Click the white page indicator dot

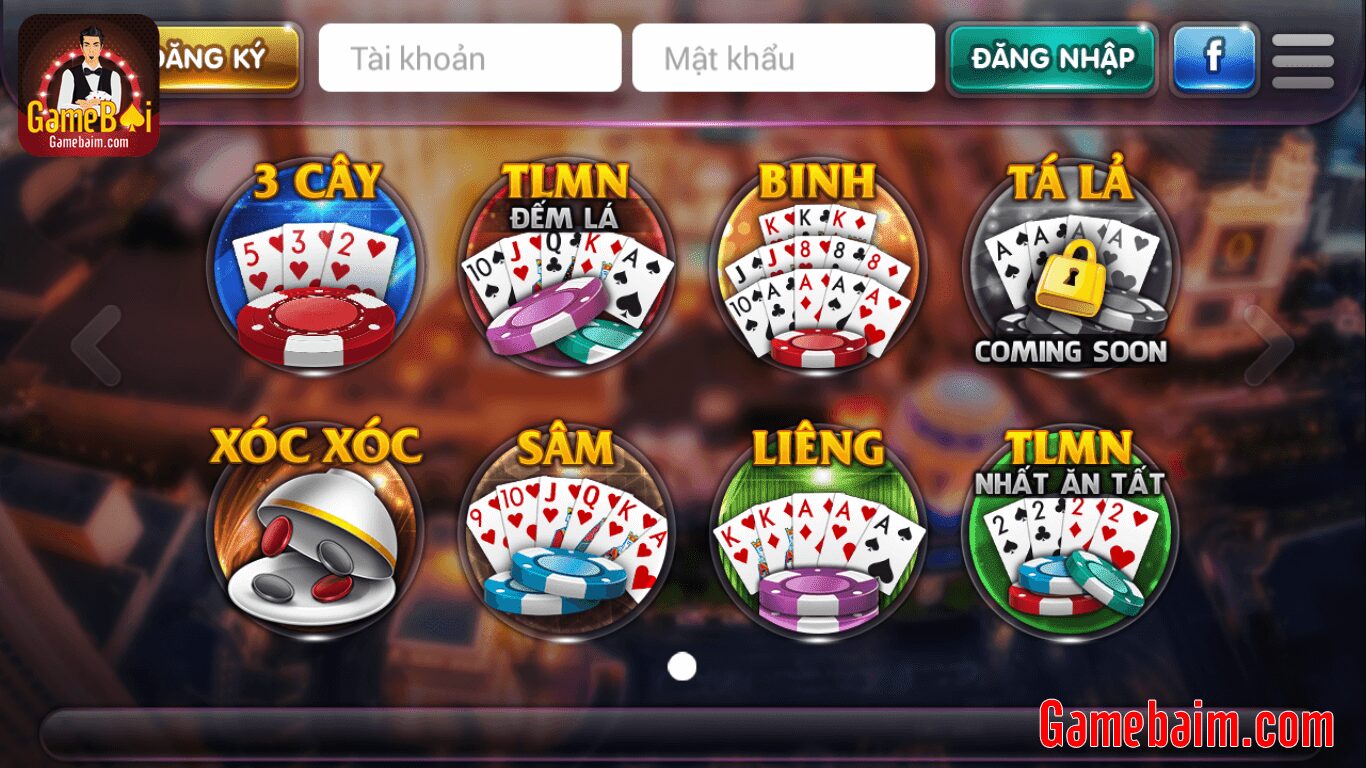[682, 666]
